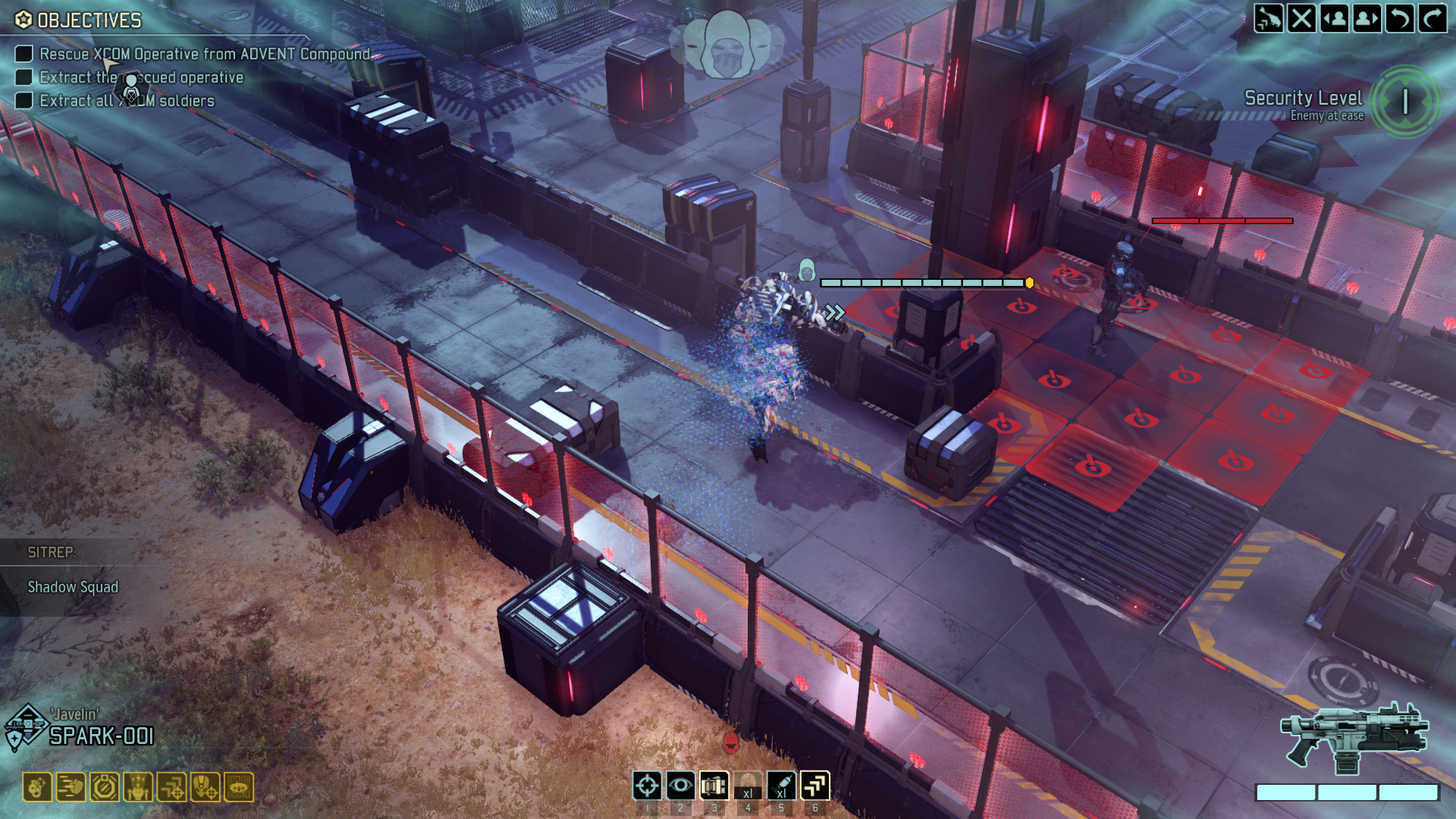Call the Skyranger evac helicopter
This screenshot has width=1456, height=819.
click(x=1269, y=18)
